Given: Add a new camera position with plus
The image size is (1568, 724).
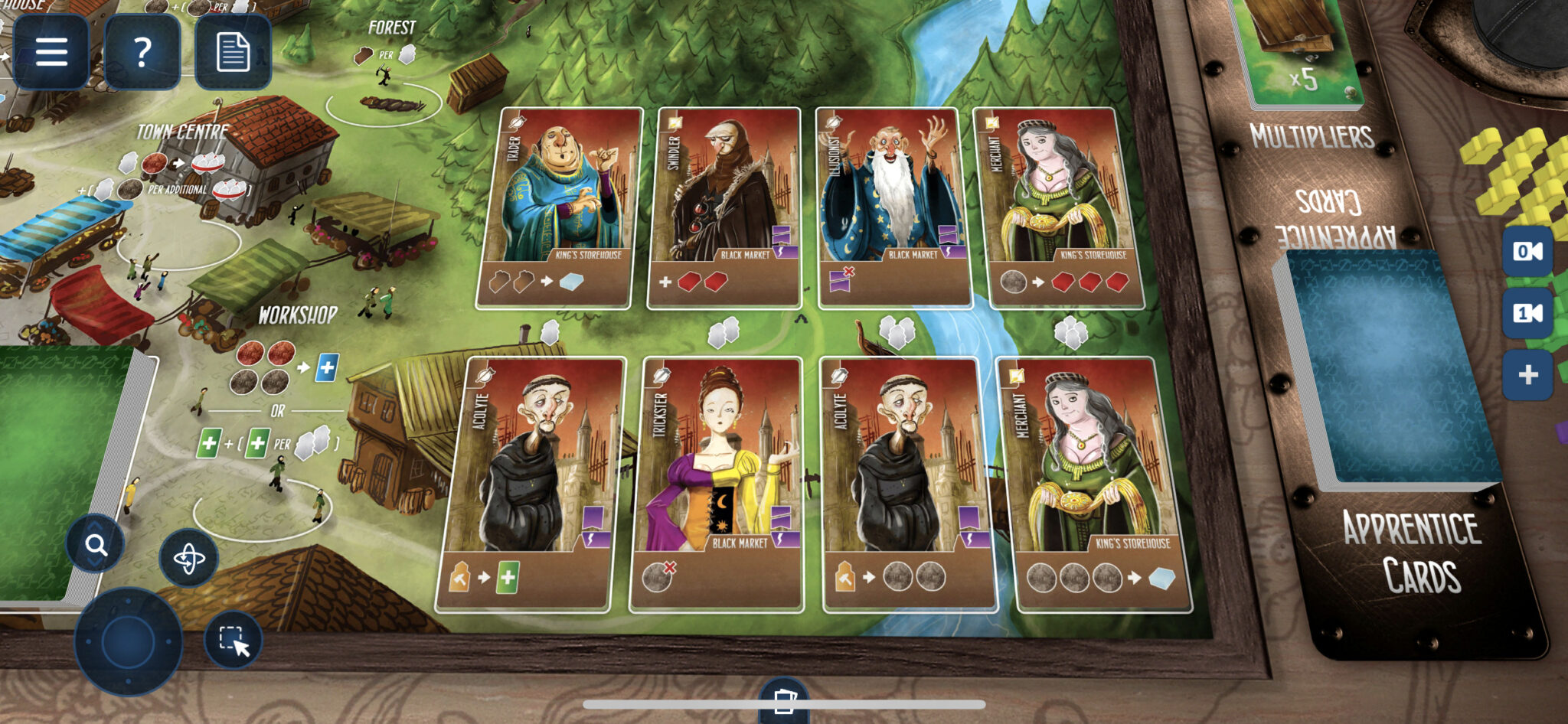Looking at the screenshot, I should tap(1527, 374).
